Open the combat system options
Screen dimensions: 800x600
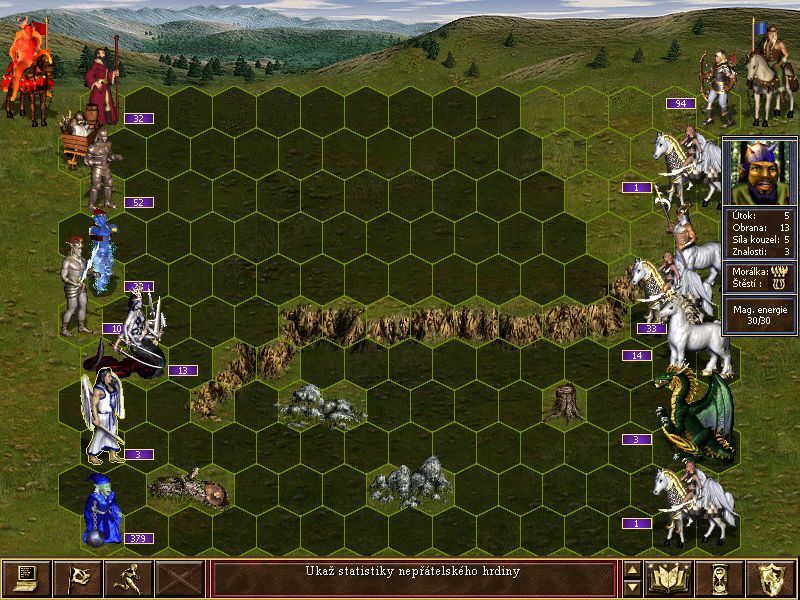point(26,578)
